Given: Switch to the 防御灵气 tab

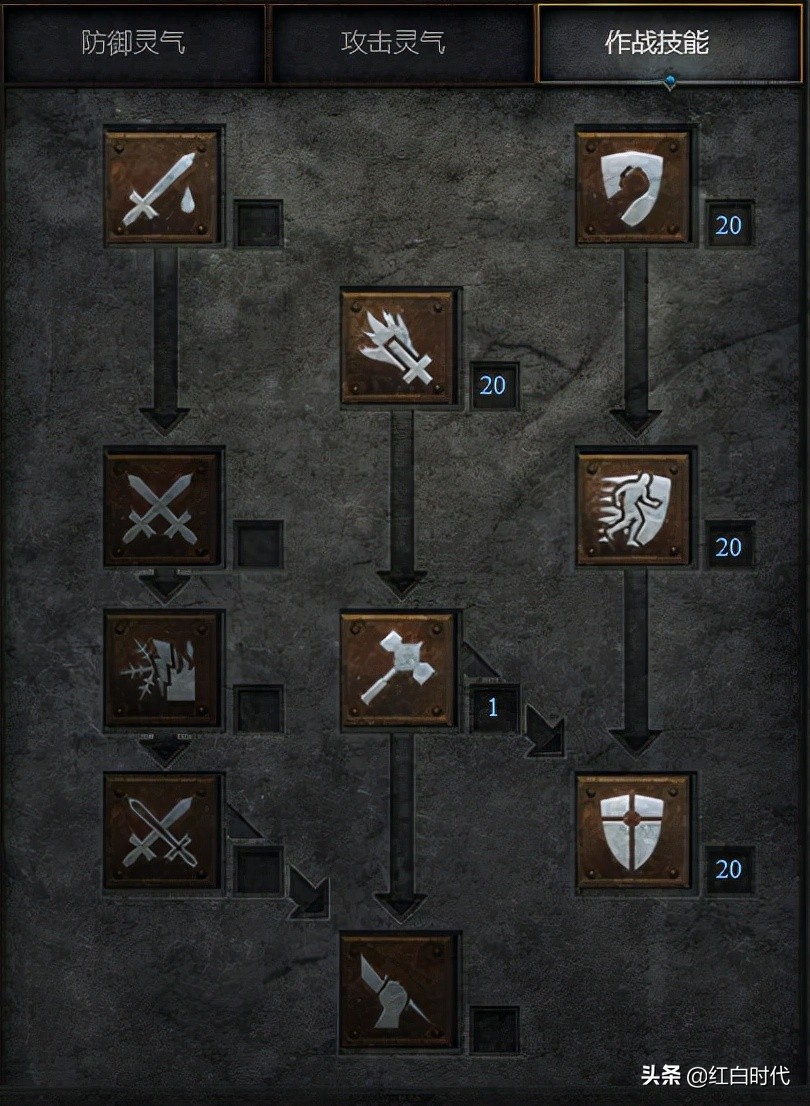Looking at the screenshot, I should click(x=133, y=43).
